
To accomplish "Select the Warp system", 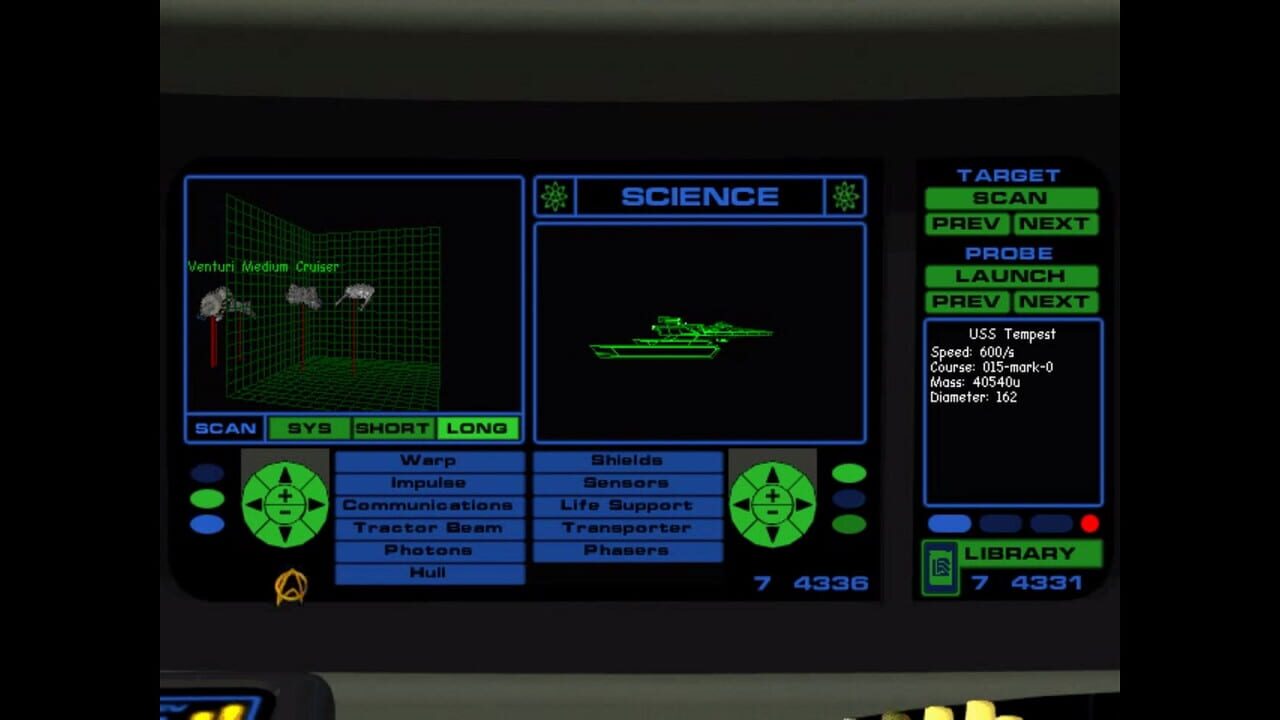I will point(428,460).
